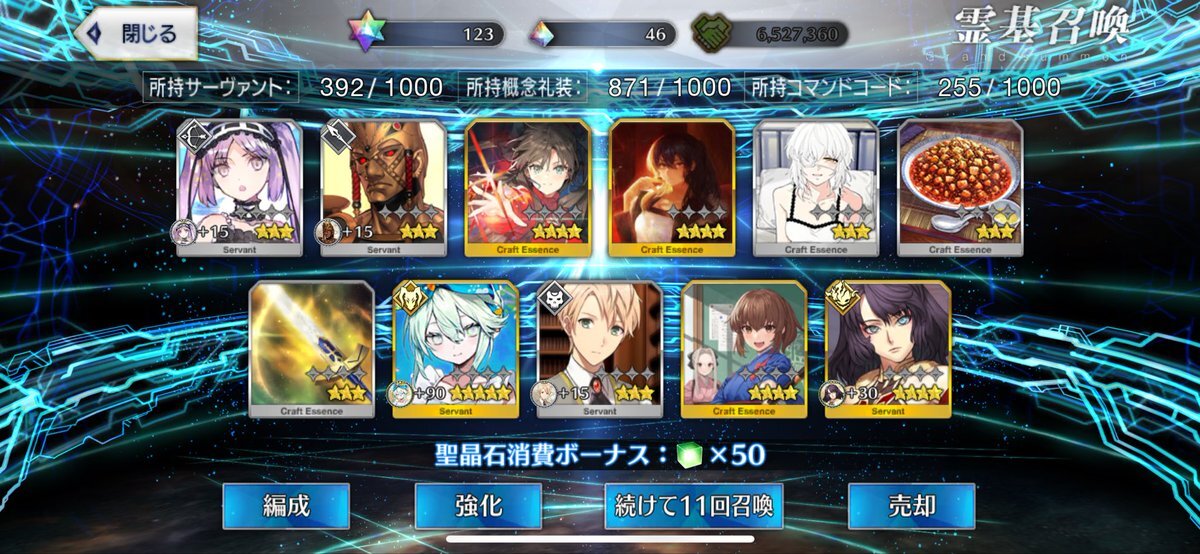This screenshot has width=1200, height=554.
Task: Inspect the mapo tofu craft essence
Action: (x=960, y=188)
